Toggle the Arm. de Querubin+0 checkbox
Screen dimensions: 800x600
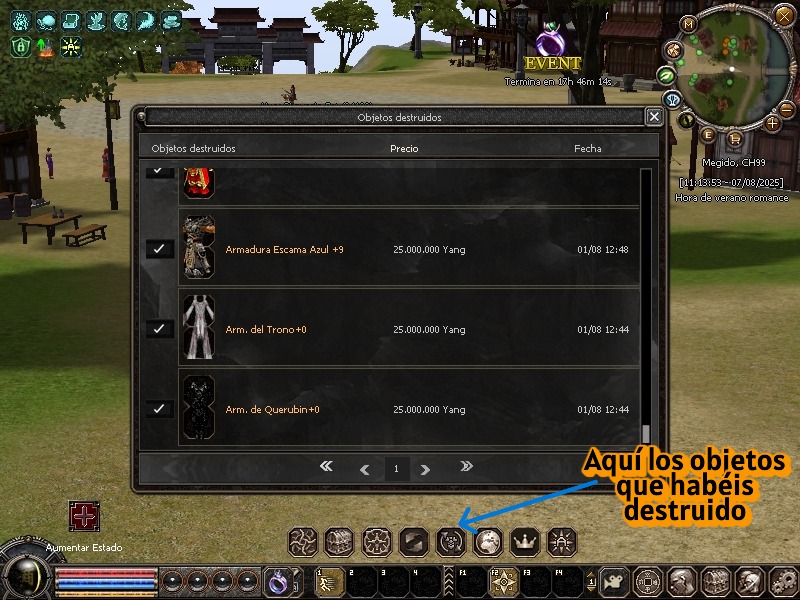tap(160, 409)
